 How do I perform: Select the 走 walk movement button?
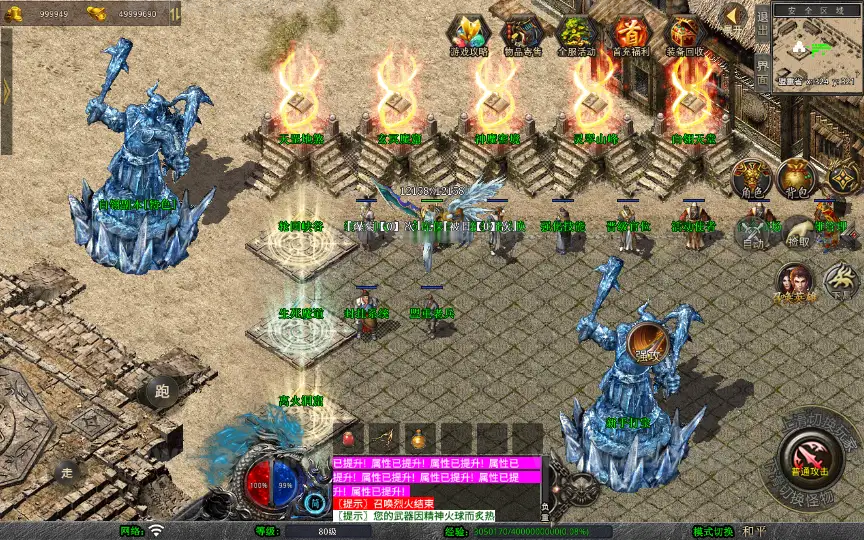point(67,471)
